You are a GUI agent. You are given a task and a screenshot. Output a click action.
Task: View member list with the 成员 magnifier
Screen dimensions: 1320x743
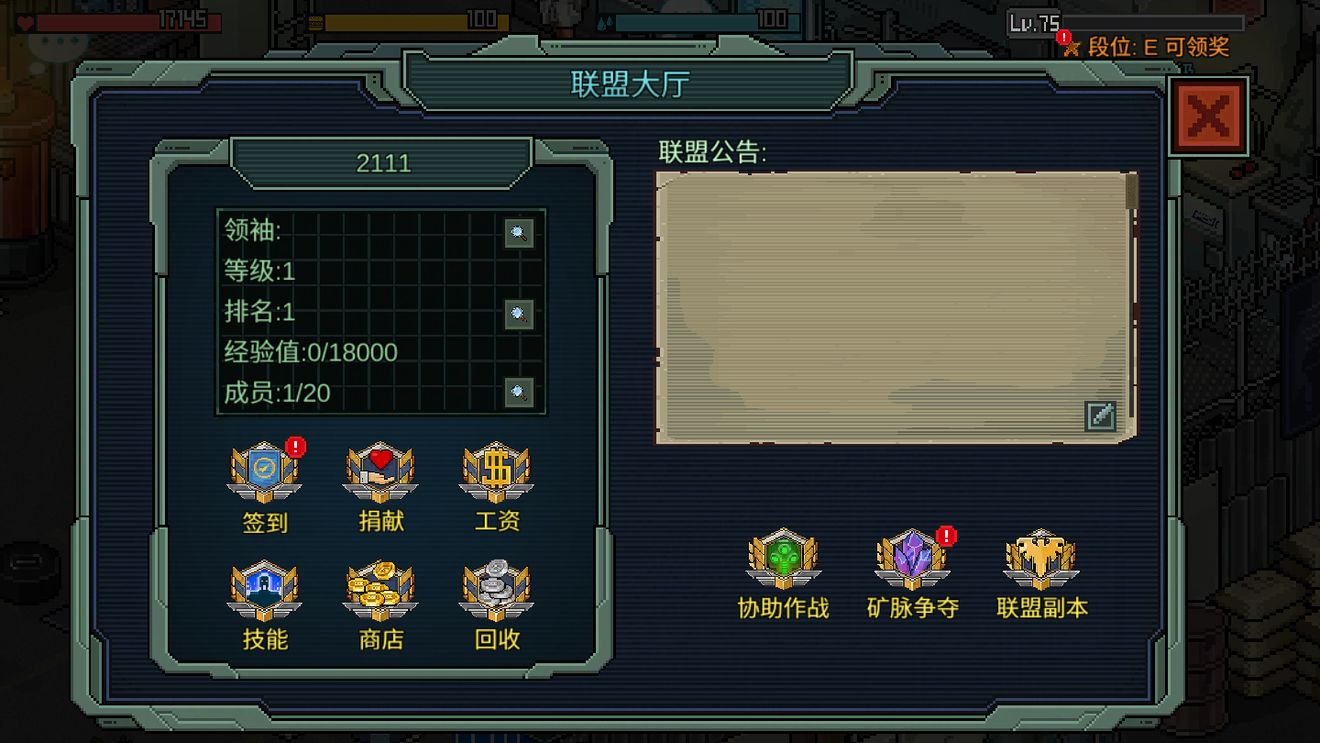(518, 392)
